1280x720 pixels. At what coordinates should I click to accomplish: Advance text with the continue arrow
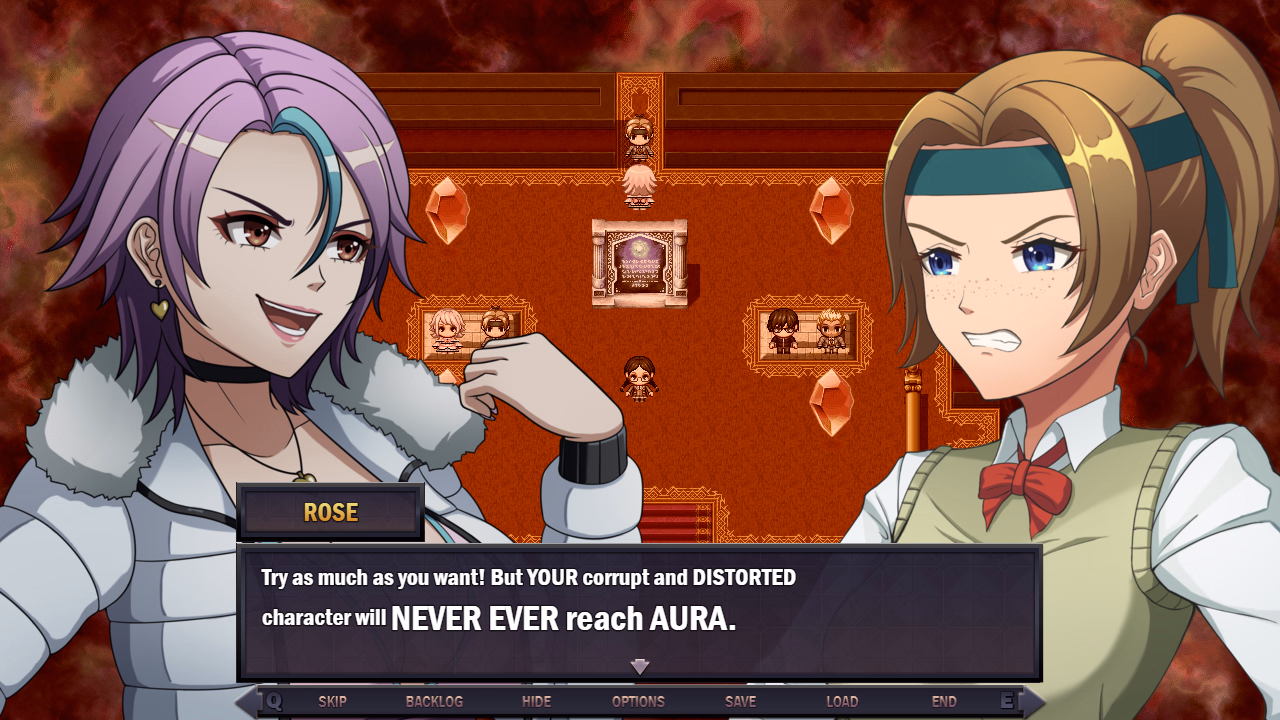(638, 665)
